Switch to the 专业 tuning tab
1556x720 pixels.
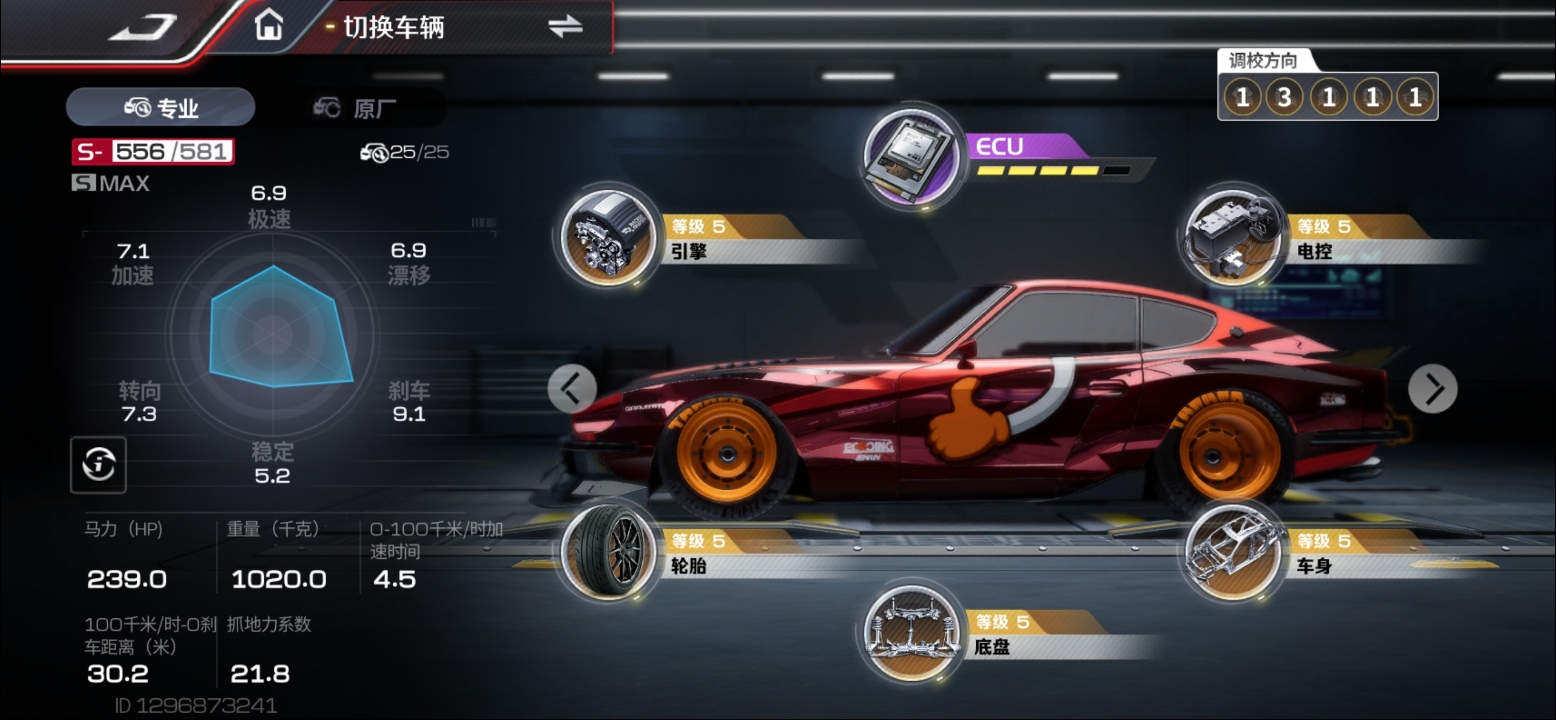(x=161, y=107)
